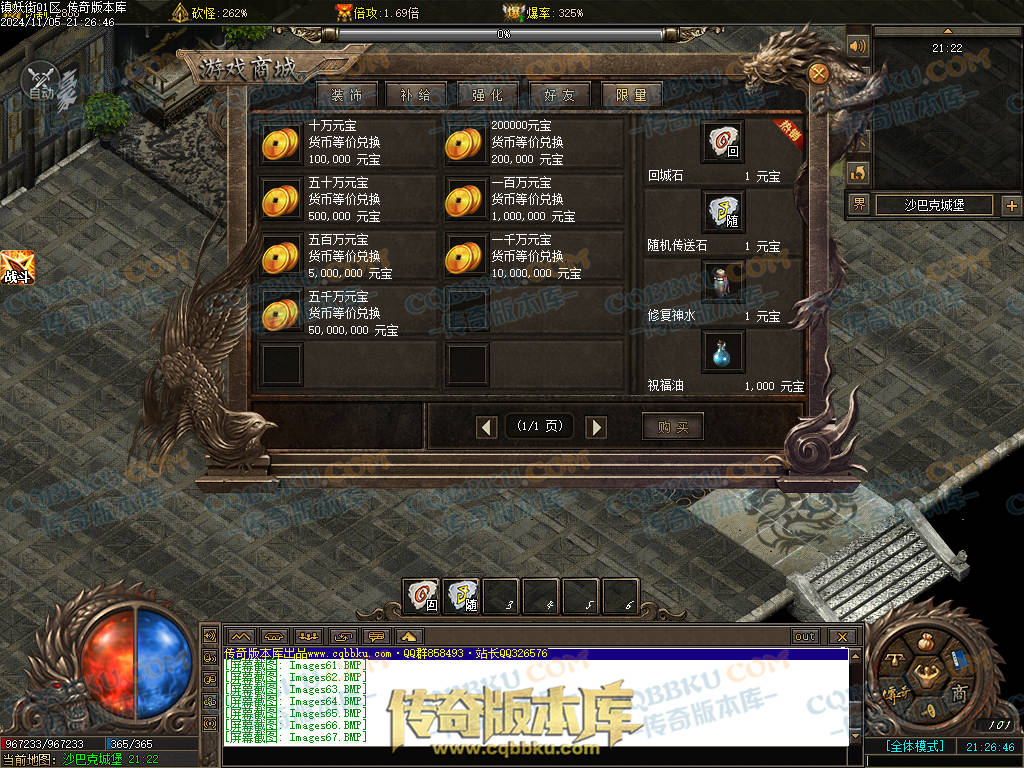Close the game shop window
The width and height of the screenshot is (1024, 768).
click(819, 73)
